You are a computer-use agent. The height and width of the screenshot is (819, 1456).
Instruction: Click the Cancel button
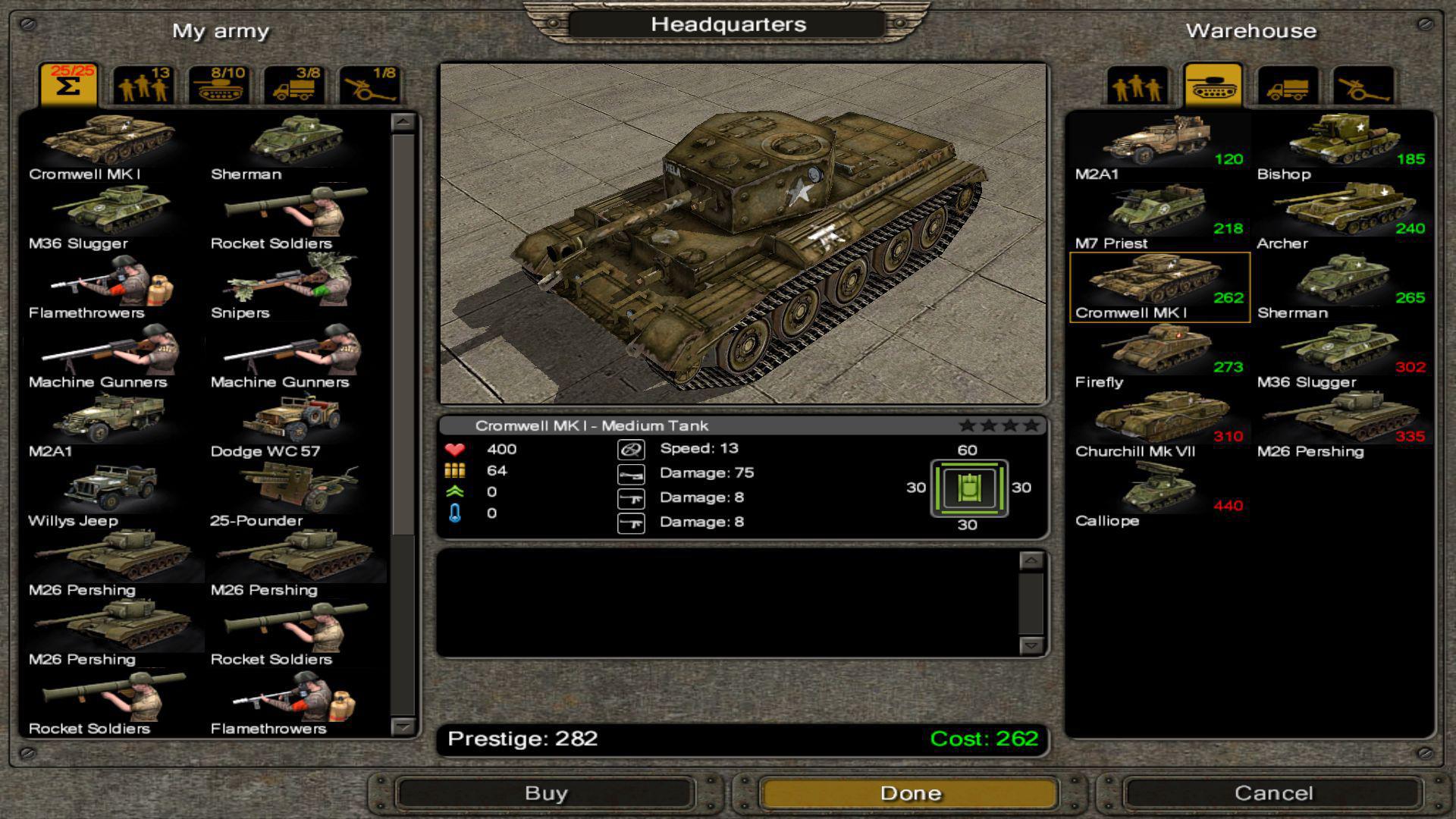coord(1274,793)
